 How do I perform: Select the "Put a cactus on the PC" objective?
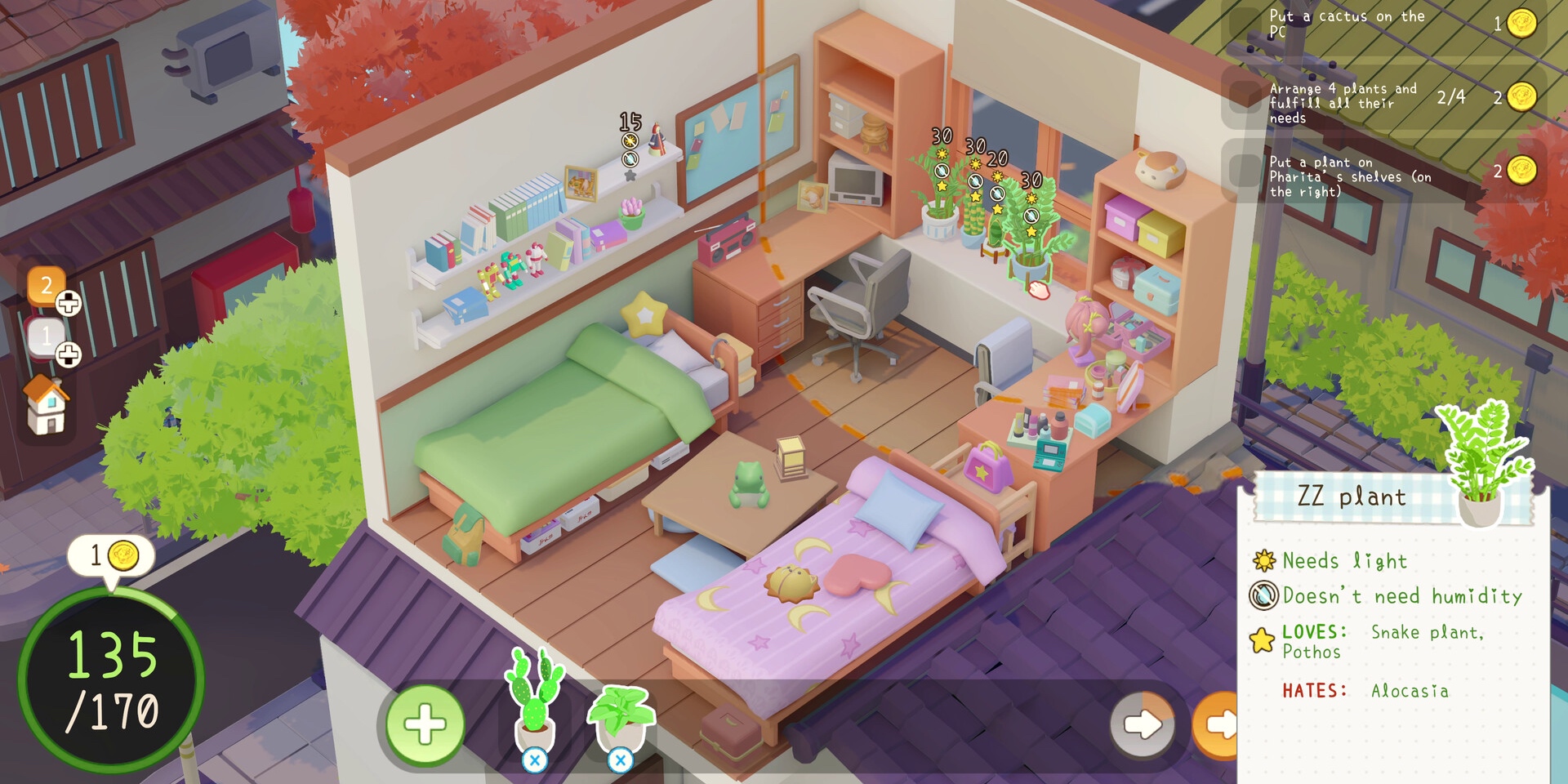coord(1382,24)
